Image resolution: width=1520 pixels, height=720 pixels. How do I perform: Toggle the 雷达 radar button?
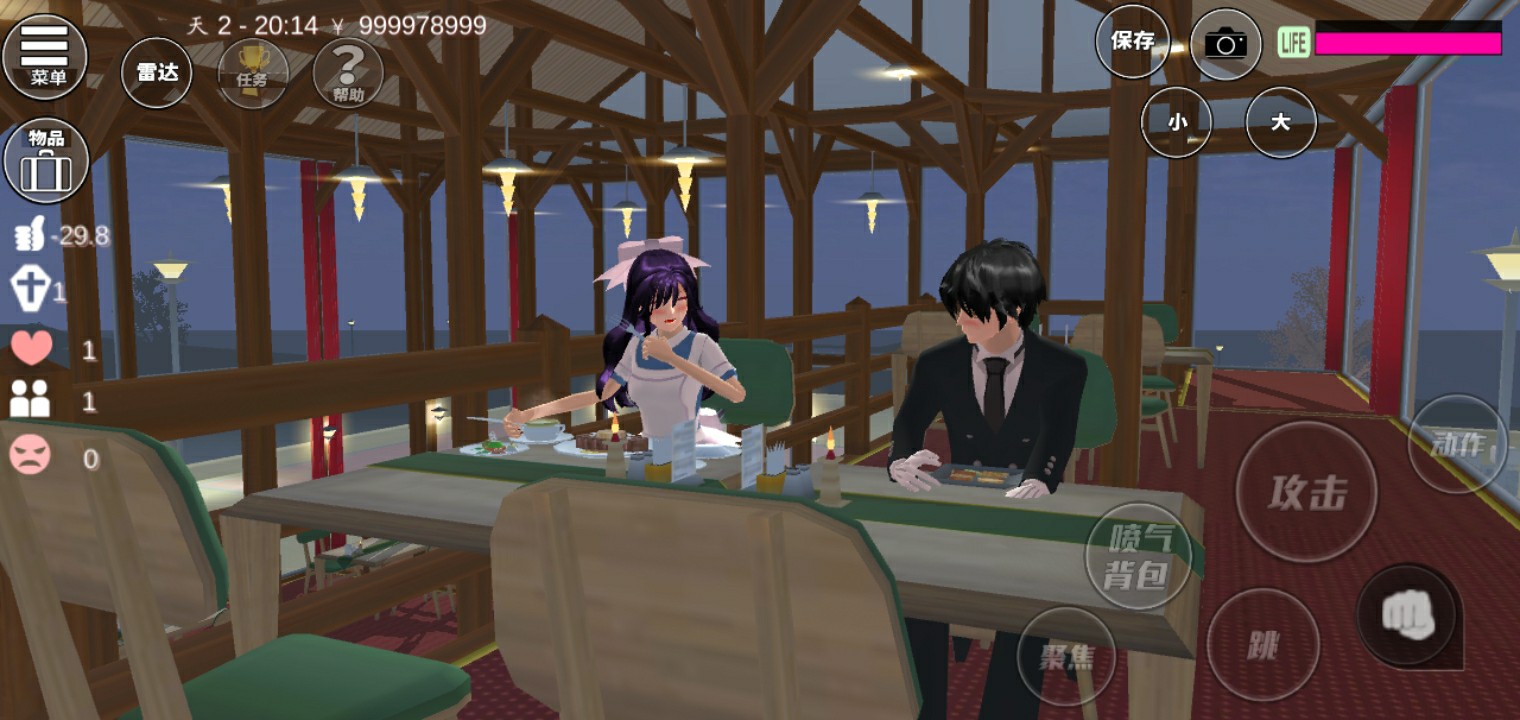coord(157,72)
